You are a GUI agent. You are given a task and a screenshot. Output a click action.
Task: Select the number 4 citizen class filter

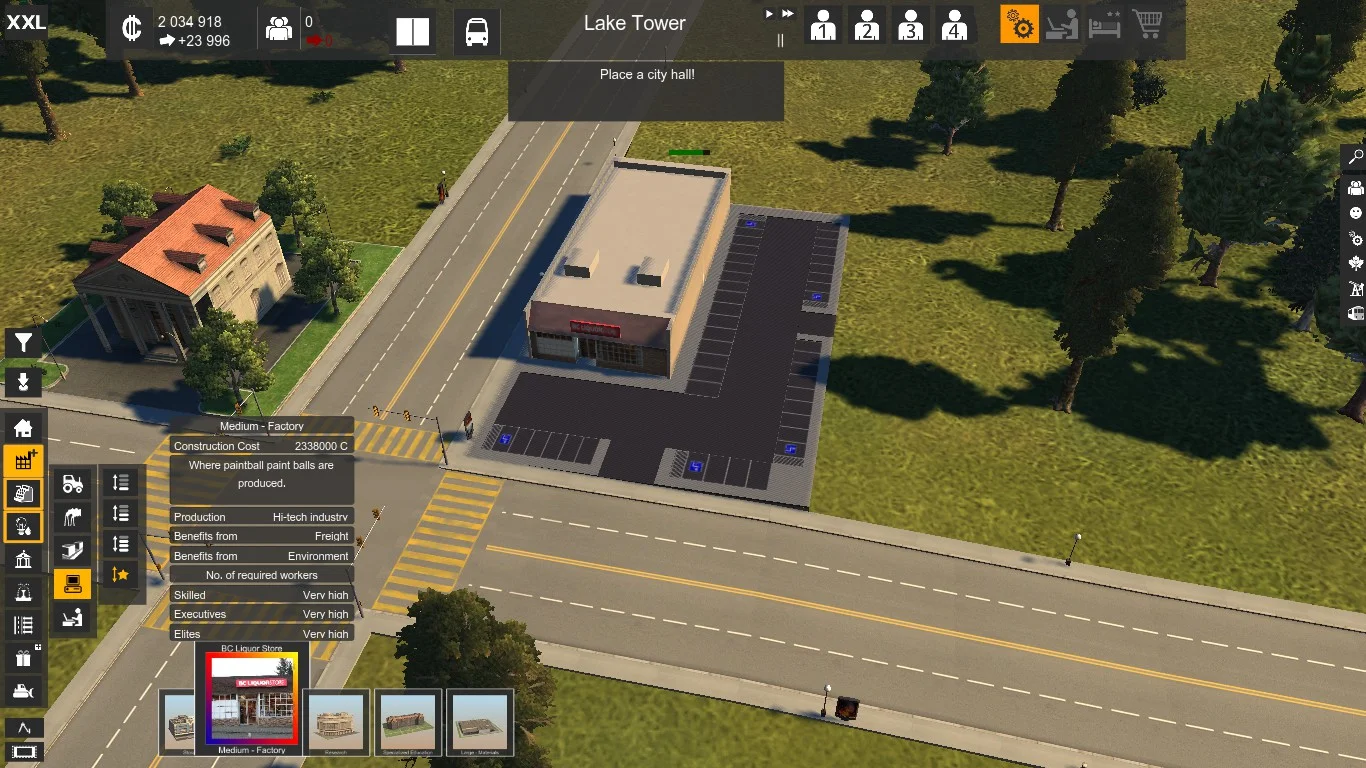click(955, 25)
